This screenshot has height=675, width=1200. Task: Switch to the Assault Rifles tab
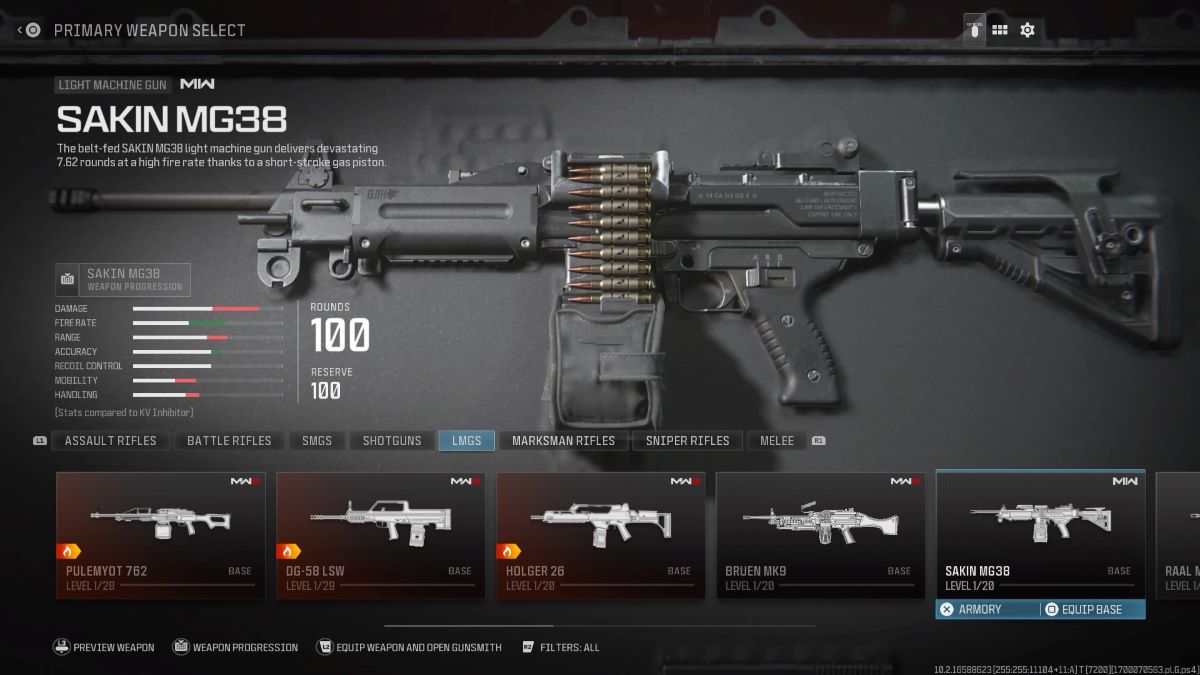point(110,440)
